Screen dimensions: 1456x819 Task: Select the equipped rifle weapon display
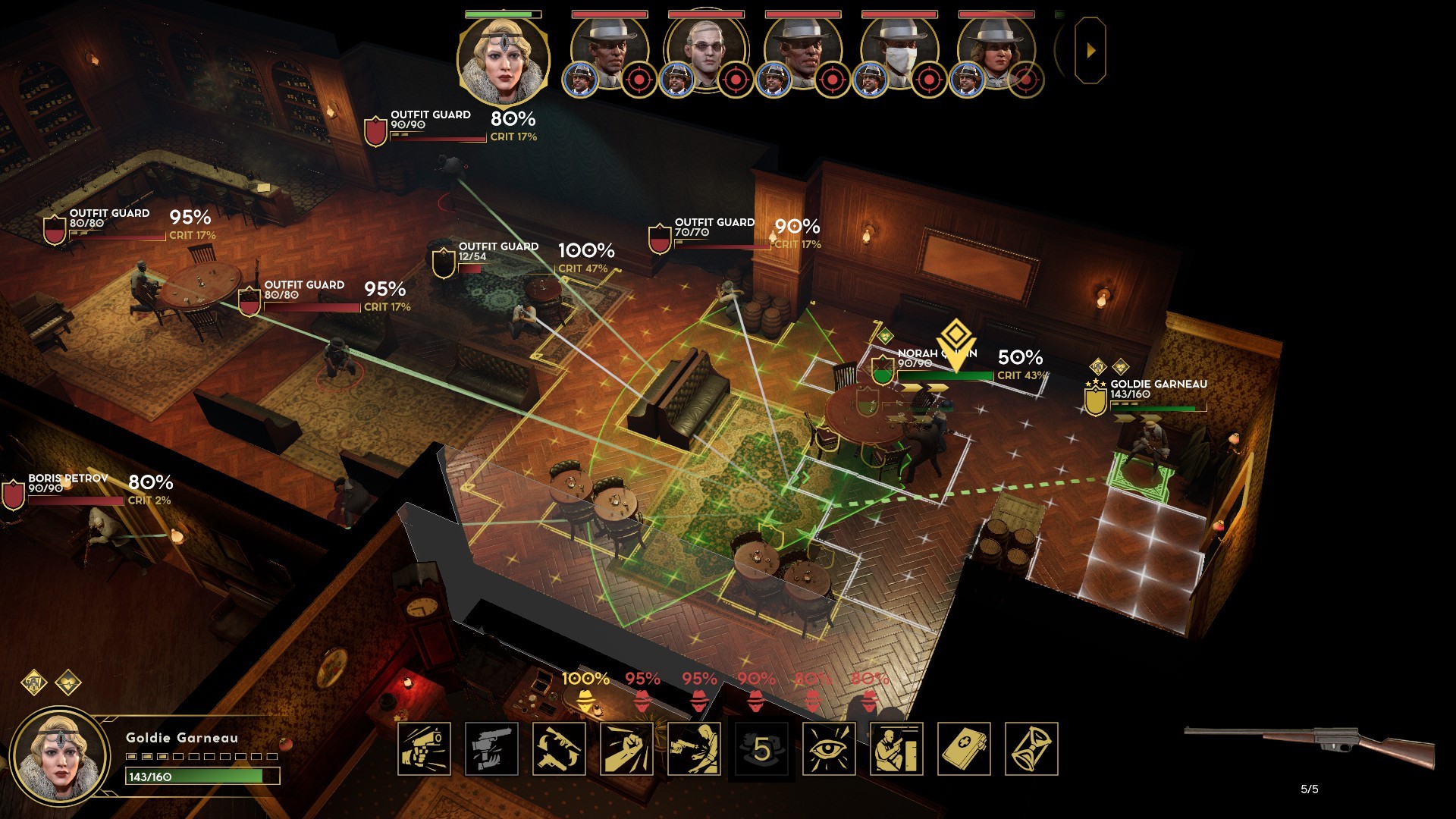1310,747
